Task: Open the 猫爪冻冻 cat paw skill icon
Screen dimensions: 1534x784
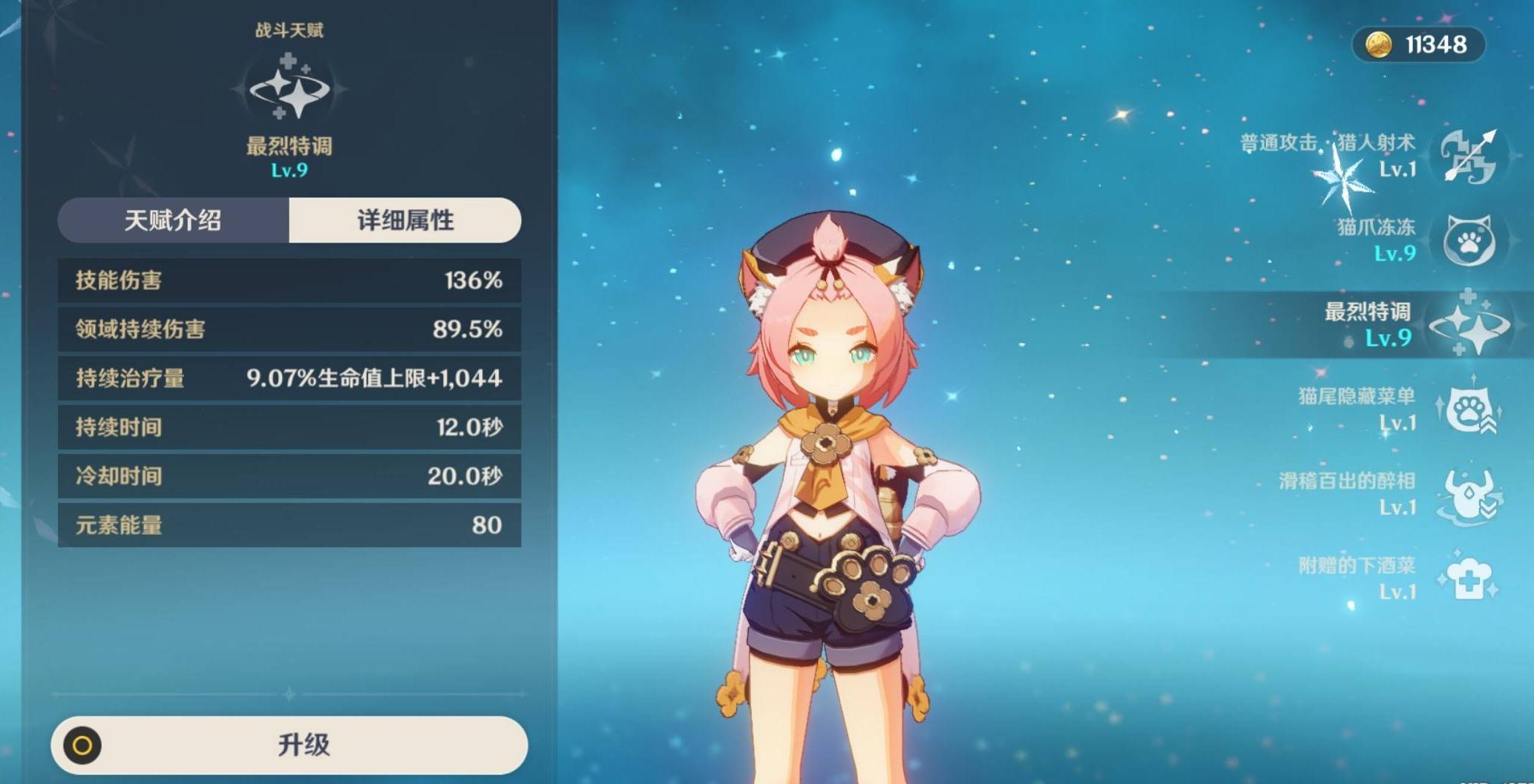Action: click(1466, 239)
